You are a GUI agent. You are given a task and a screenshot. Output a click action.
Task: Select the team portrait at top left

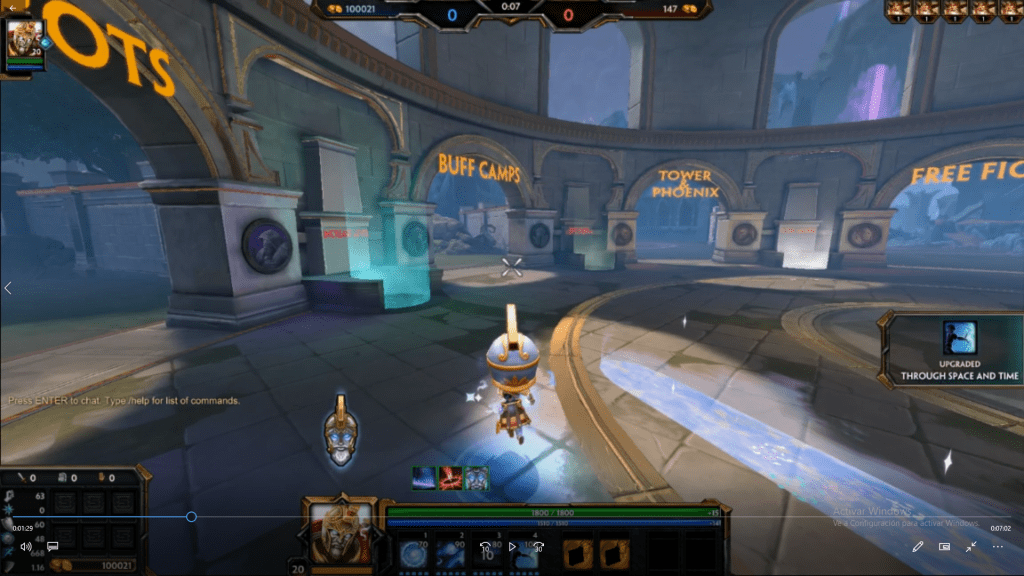[x=22, y=40]
